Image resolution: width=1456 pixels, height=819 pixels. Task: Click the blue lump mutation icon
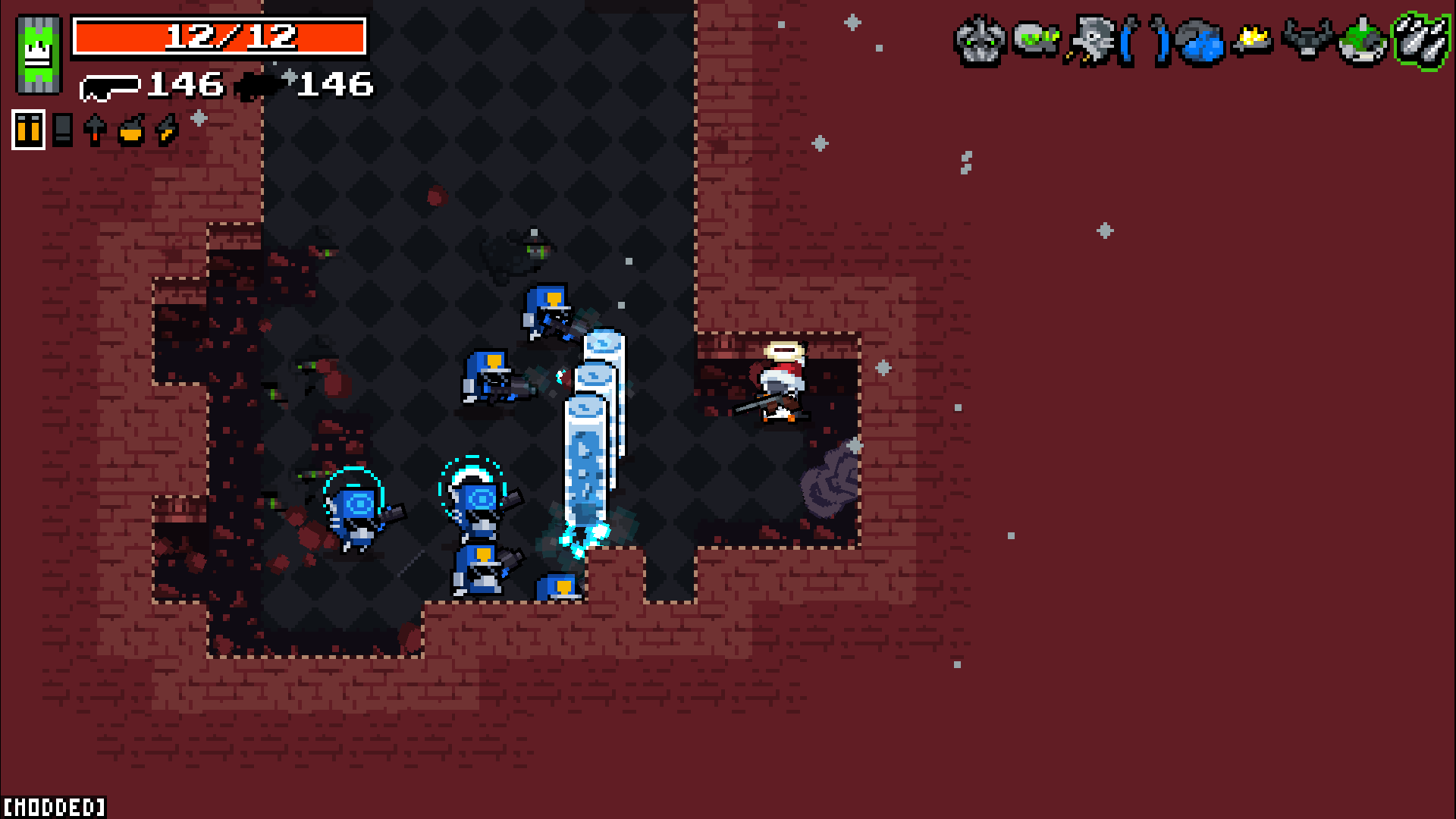click(x=1200, y=42)
